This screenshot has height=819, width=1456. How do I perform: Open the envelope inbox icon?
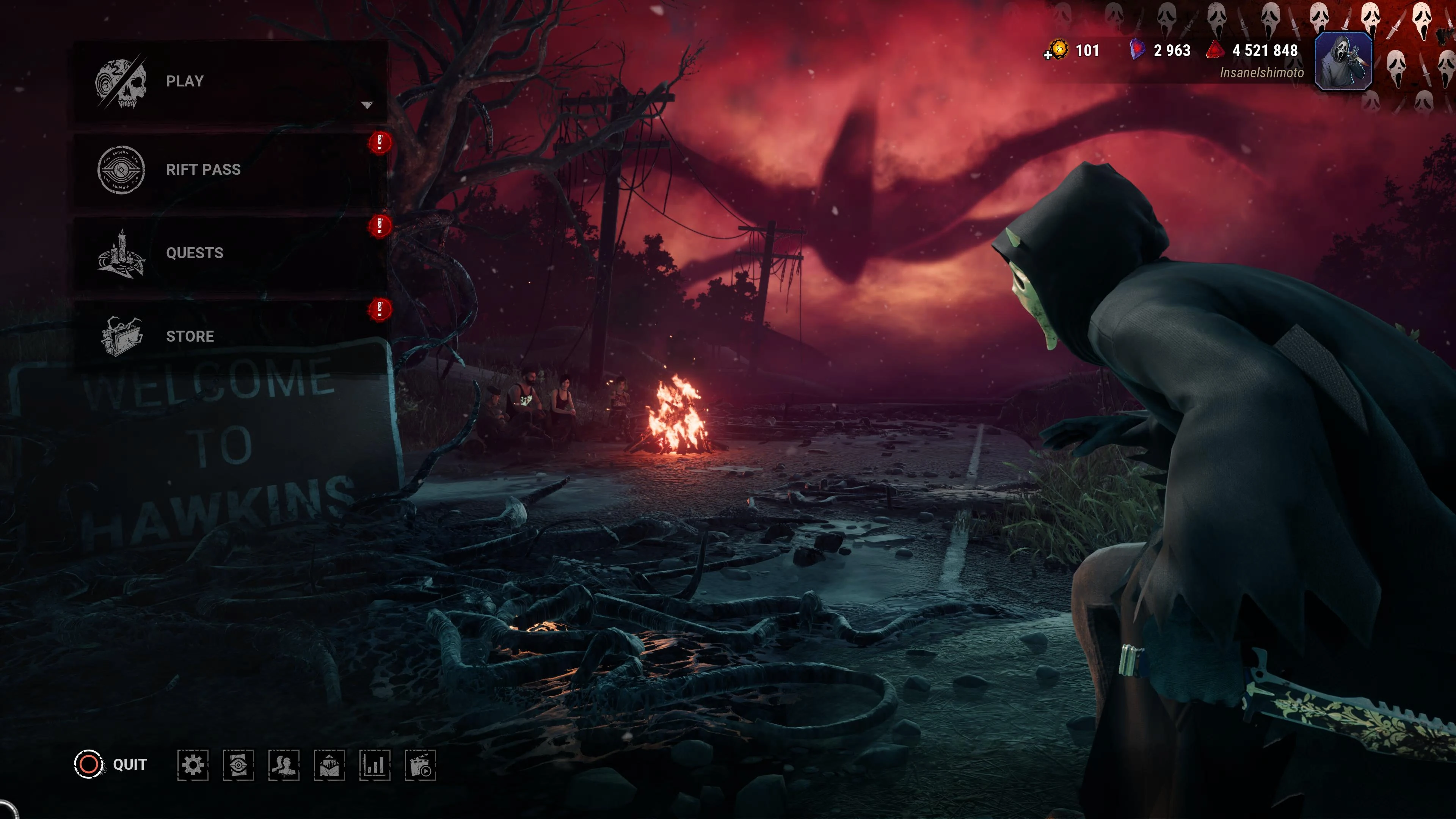[x=329, y=765]
